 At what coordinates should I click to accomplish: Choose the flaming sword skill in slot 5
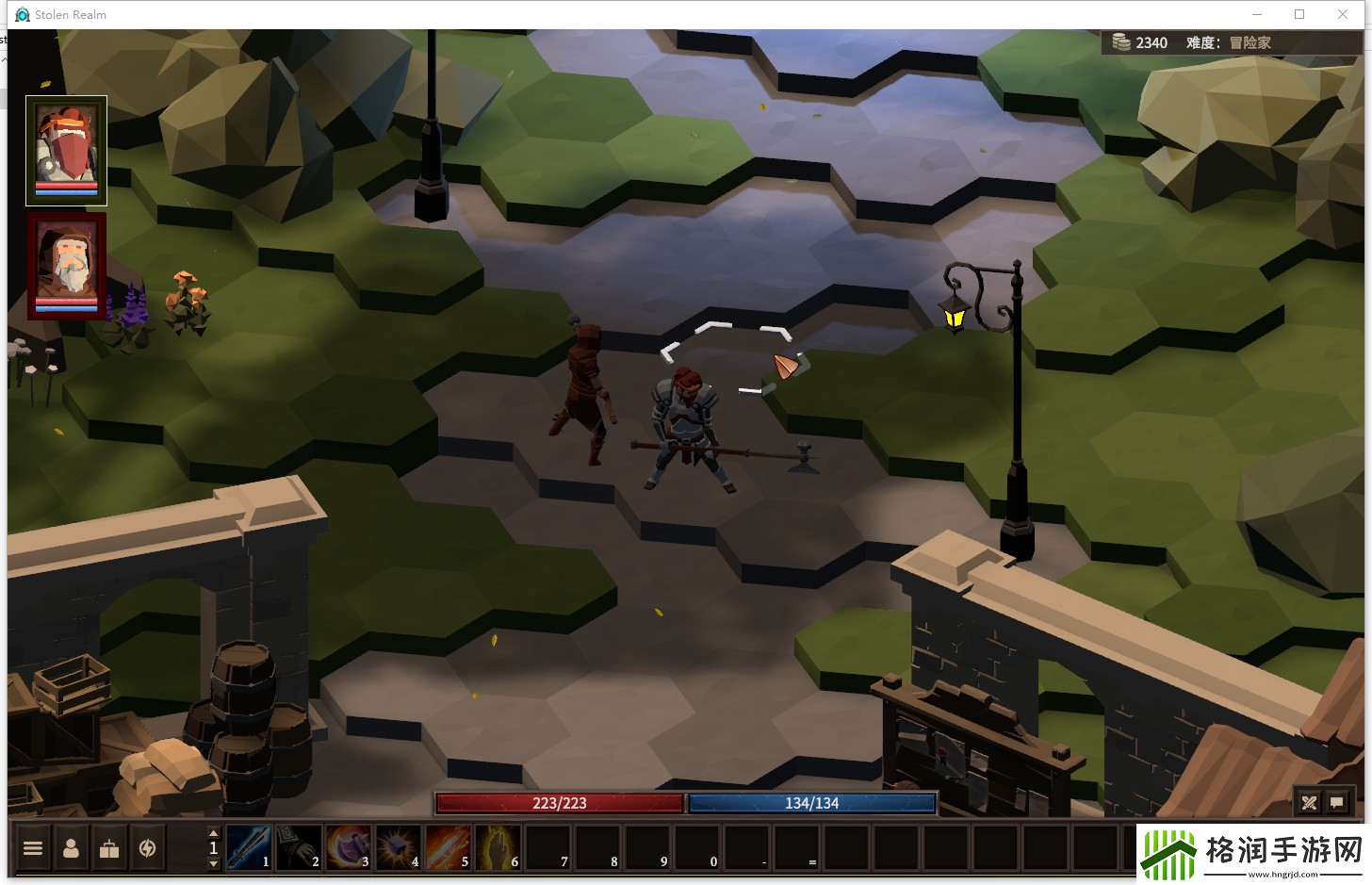click(x=448, y=847)
